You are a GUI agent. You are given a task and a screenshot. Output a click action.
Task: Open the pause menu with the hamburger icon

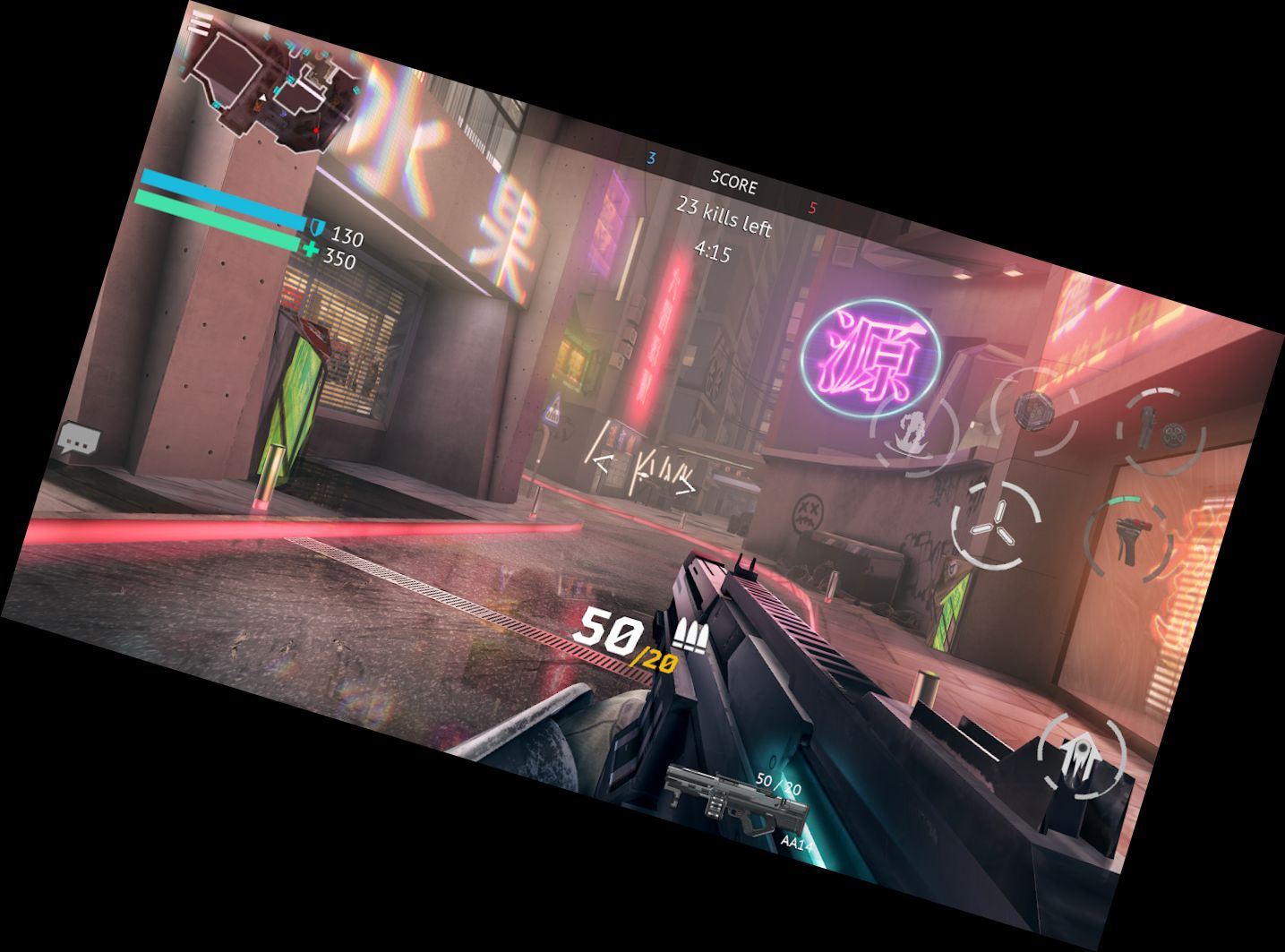pyautogui.click(x=201, y=21)
